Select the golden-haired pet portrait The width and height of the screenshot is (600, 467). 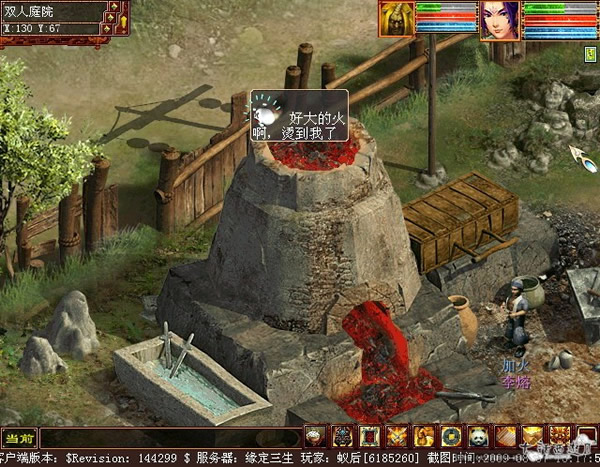[396, 18]
